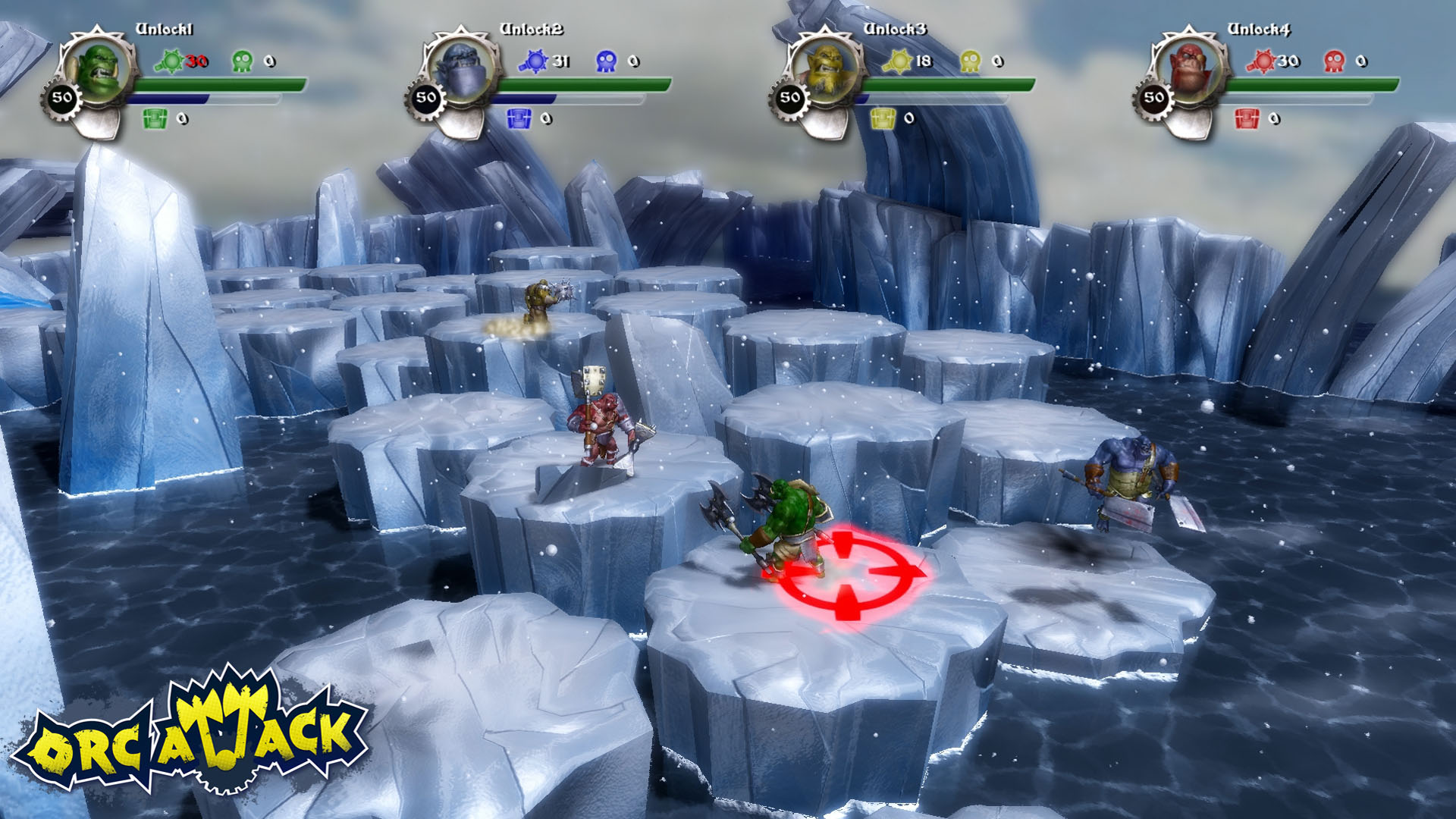Screen dimensions: 1456x819
Task: Click the Unlock4 player name label
Action: pyautogui.click(x=1259, y=29)
